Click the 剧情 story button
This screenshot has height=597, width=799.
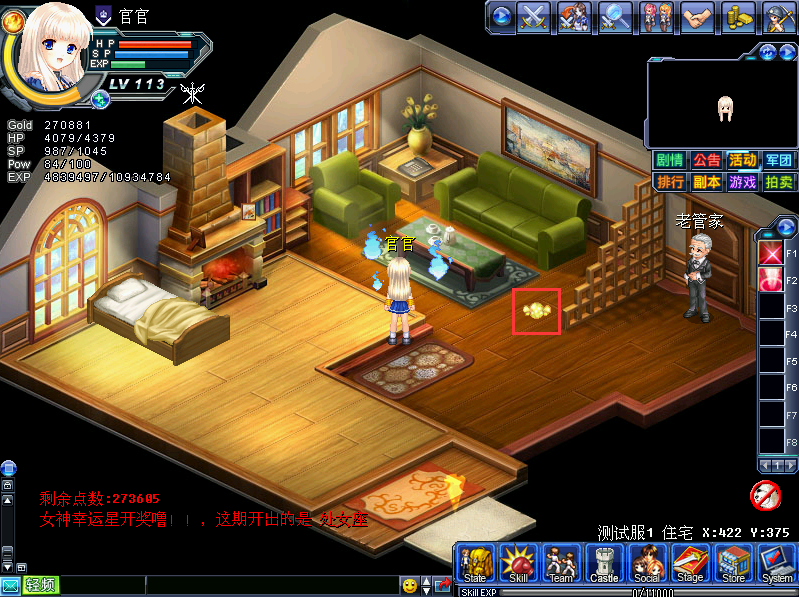tap(669, 160)
